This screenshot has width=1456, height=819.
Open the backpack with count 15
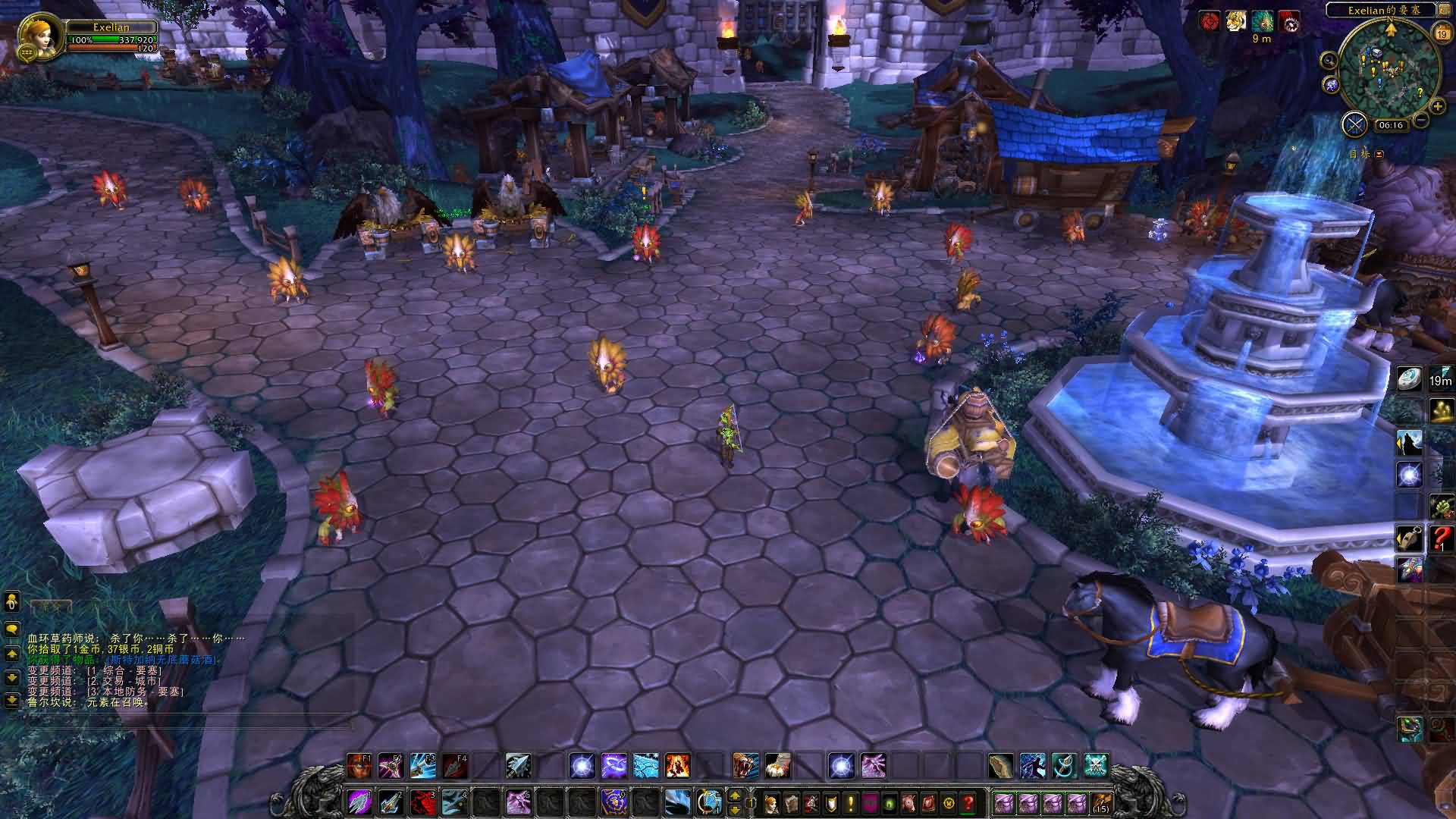[1101, 802]
